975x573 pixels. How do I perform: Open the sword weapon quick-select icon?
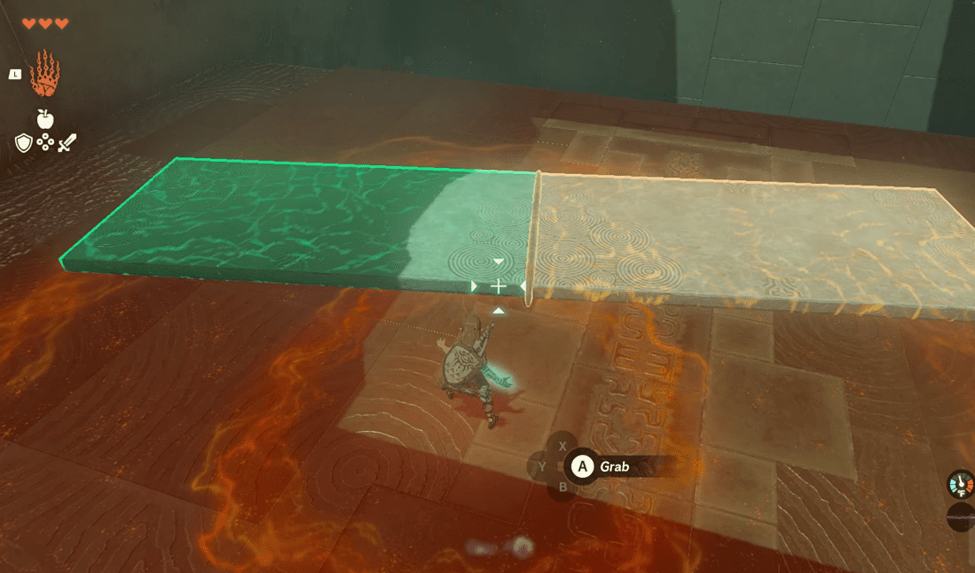(67, 143)
